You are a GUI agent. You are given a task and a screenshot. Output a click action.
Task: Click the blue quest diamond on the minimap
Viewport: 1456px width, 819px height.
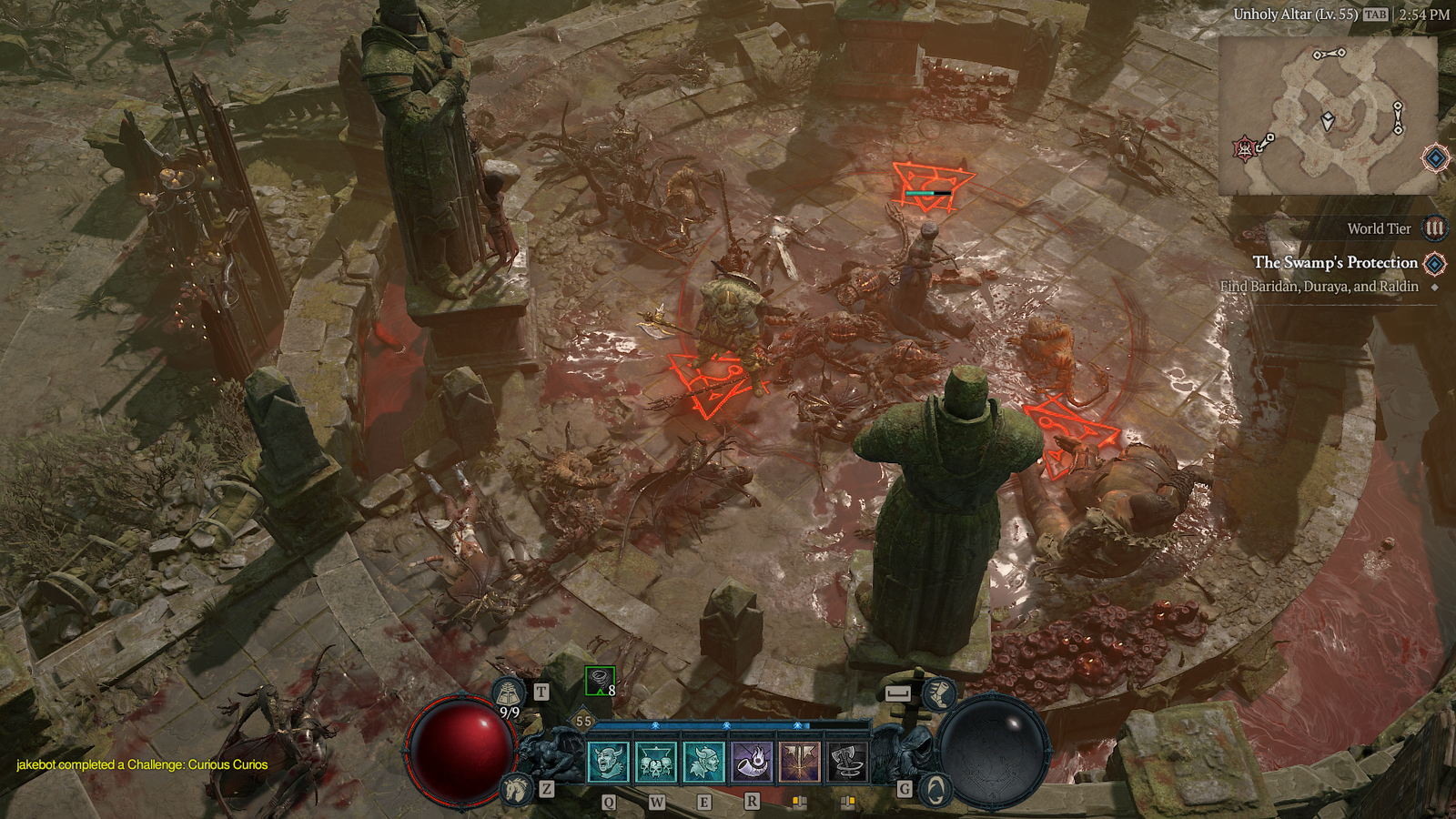click(x=1436, y=157)
